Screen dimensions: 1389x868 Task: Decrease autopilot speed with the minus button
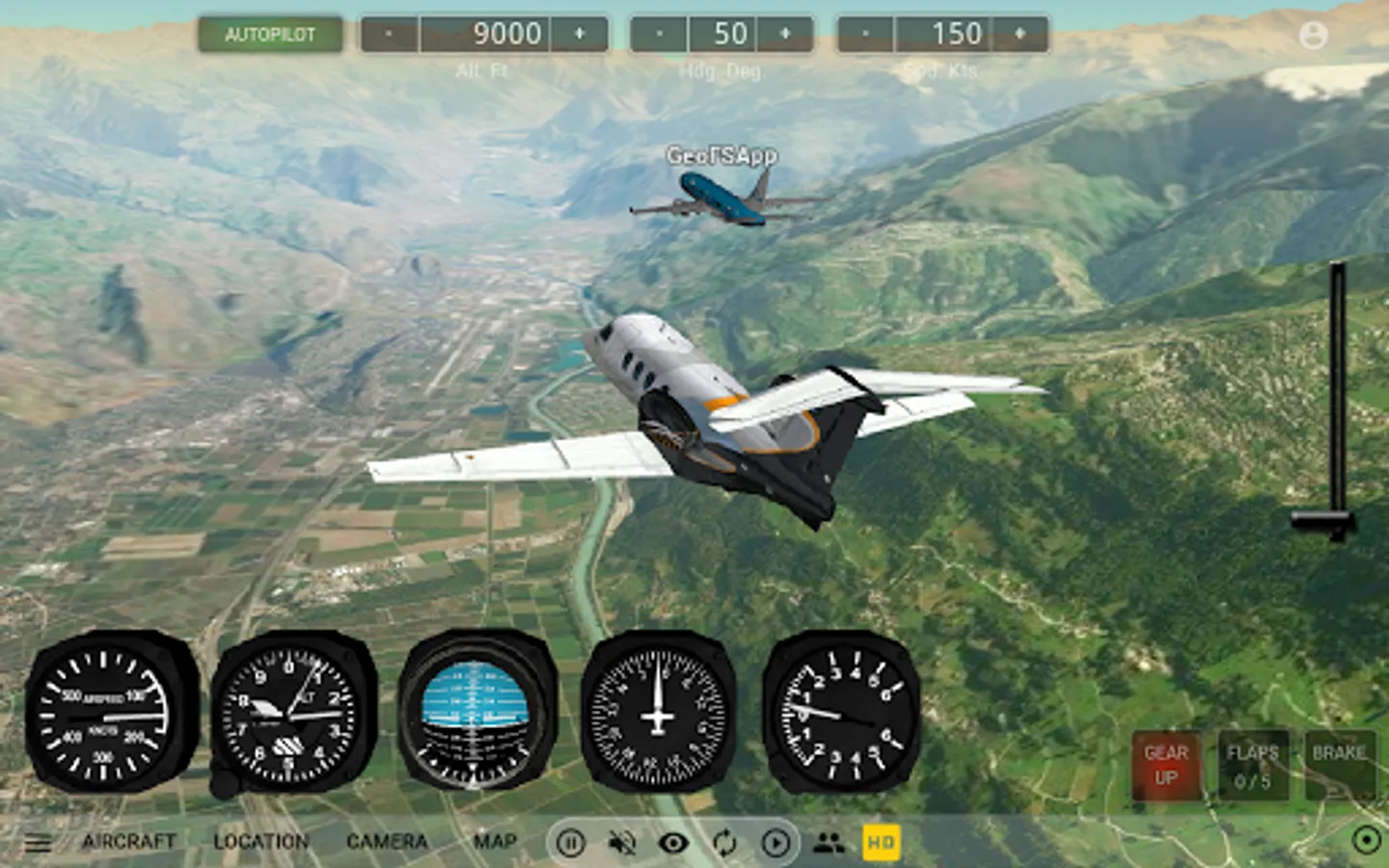(x=866, y=35)
